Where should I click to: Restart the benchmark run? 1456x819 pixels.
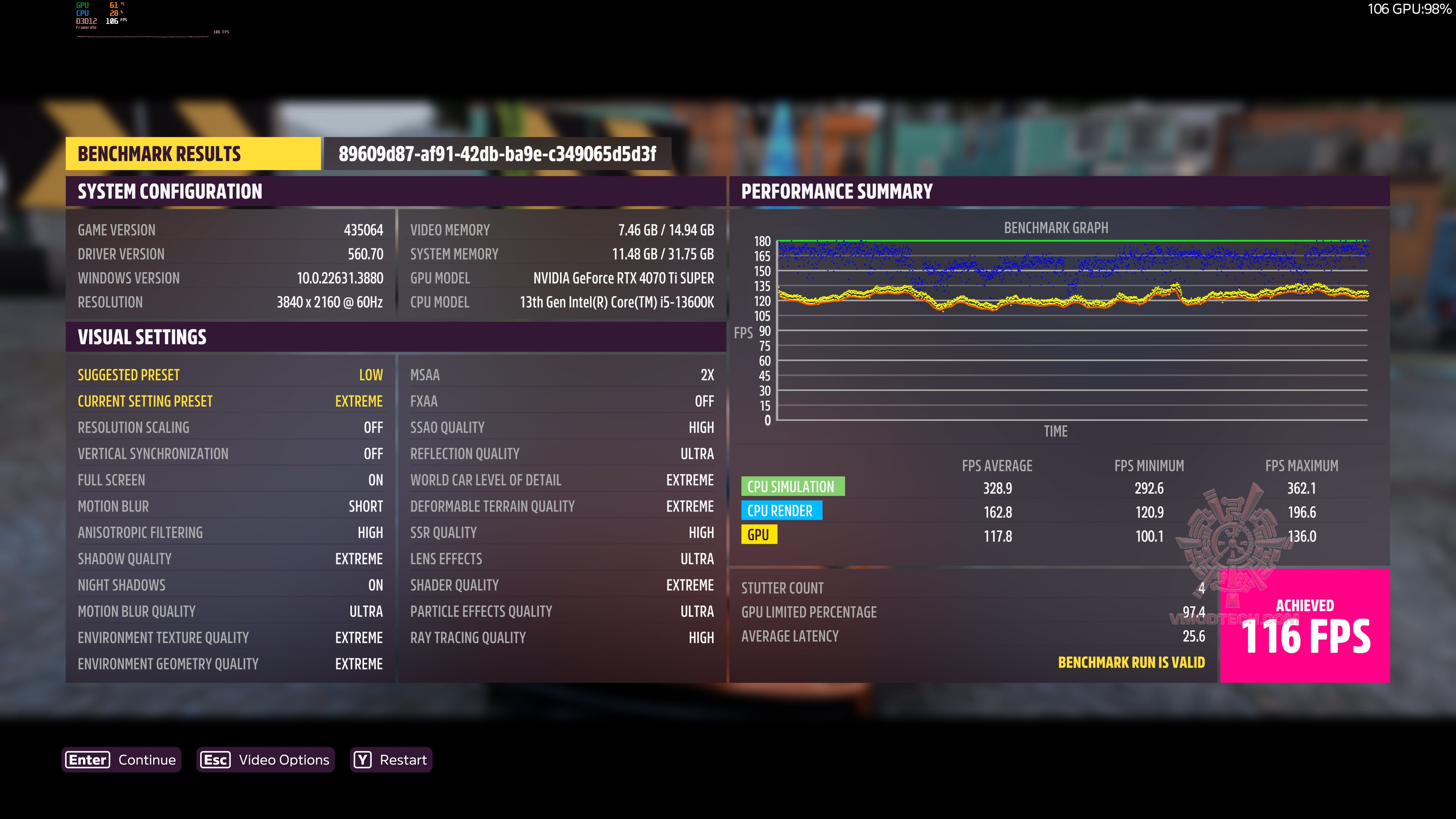tap(391, 759)
